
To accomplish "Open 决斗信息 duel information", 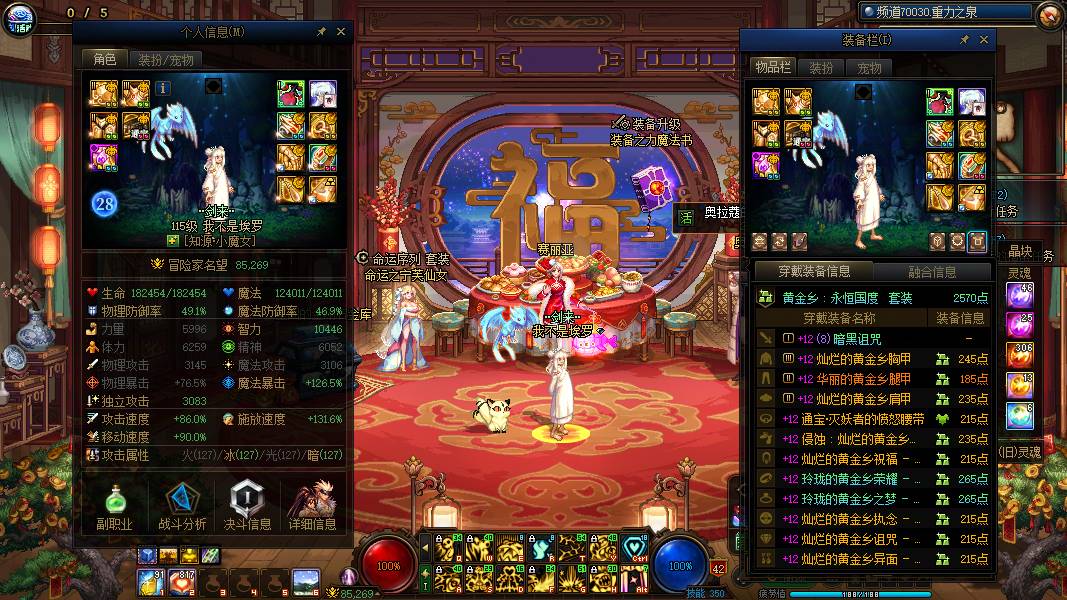I will click(x=247, y=506).
